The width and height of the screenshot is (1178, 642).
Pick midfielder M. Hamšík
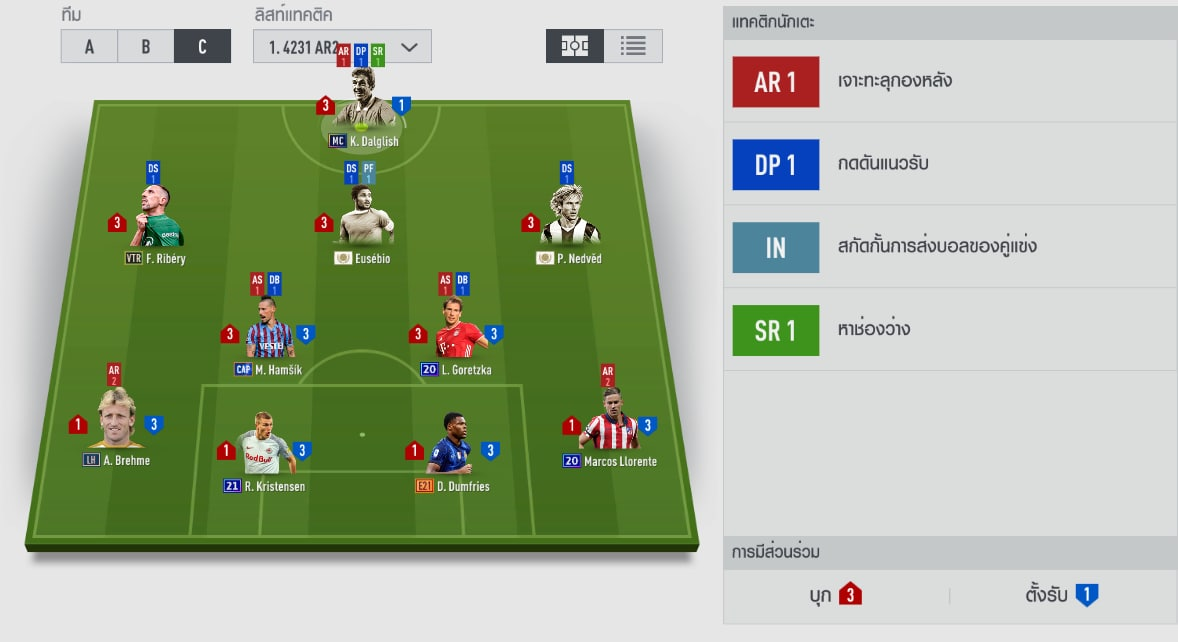[x=269, y=332]
